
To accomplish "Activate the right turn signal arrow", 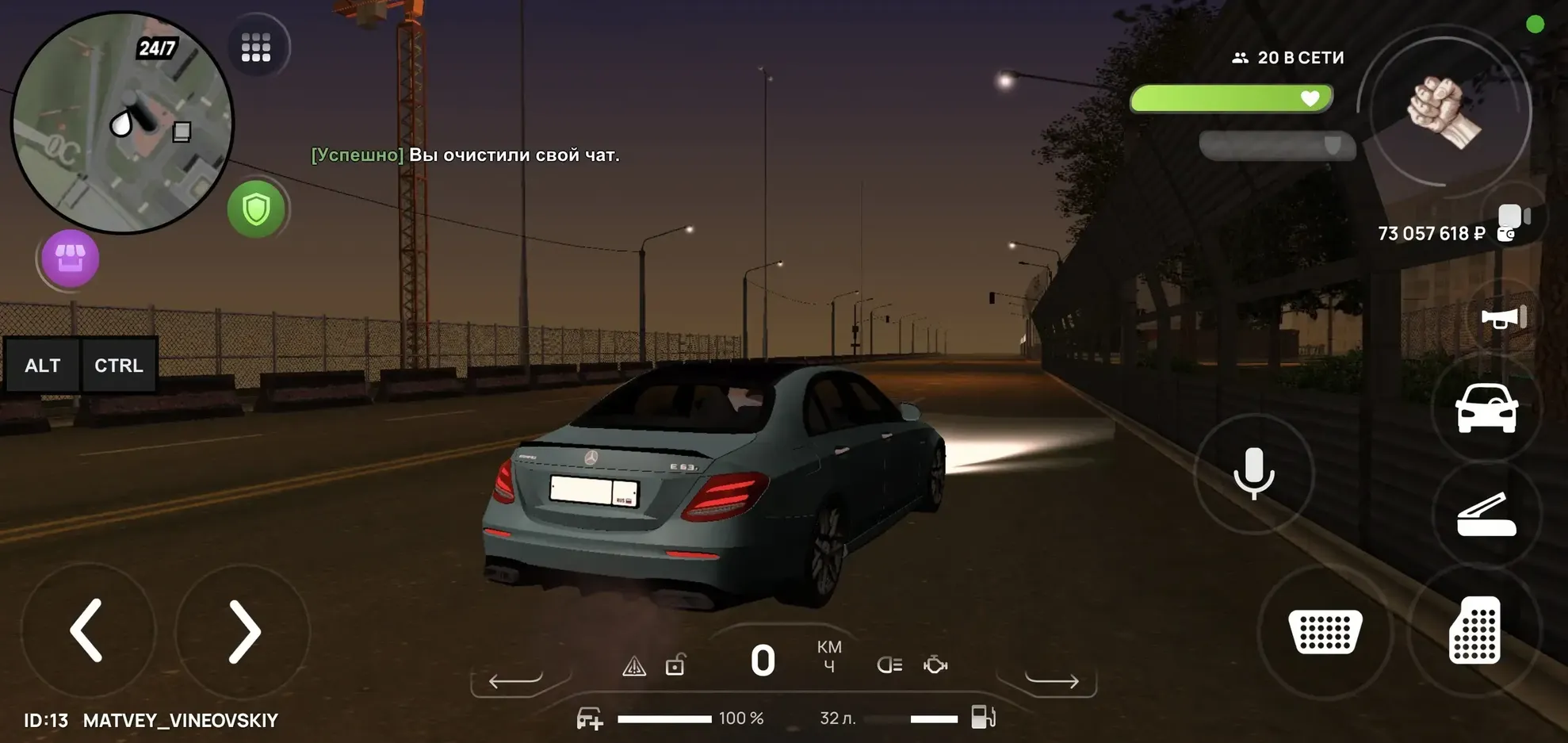I will [1052, 680].
